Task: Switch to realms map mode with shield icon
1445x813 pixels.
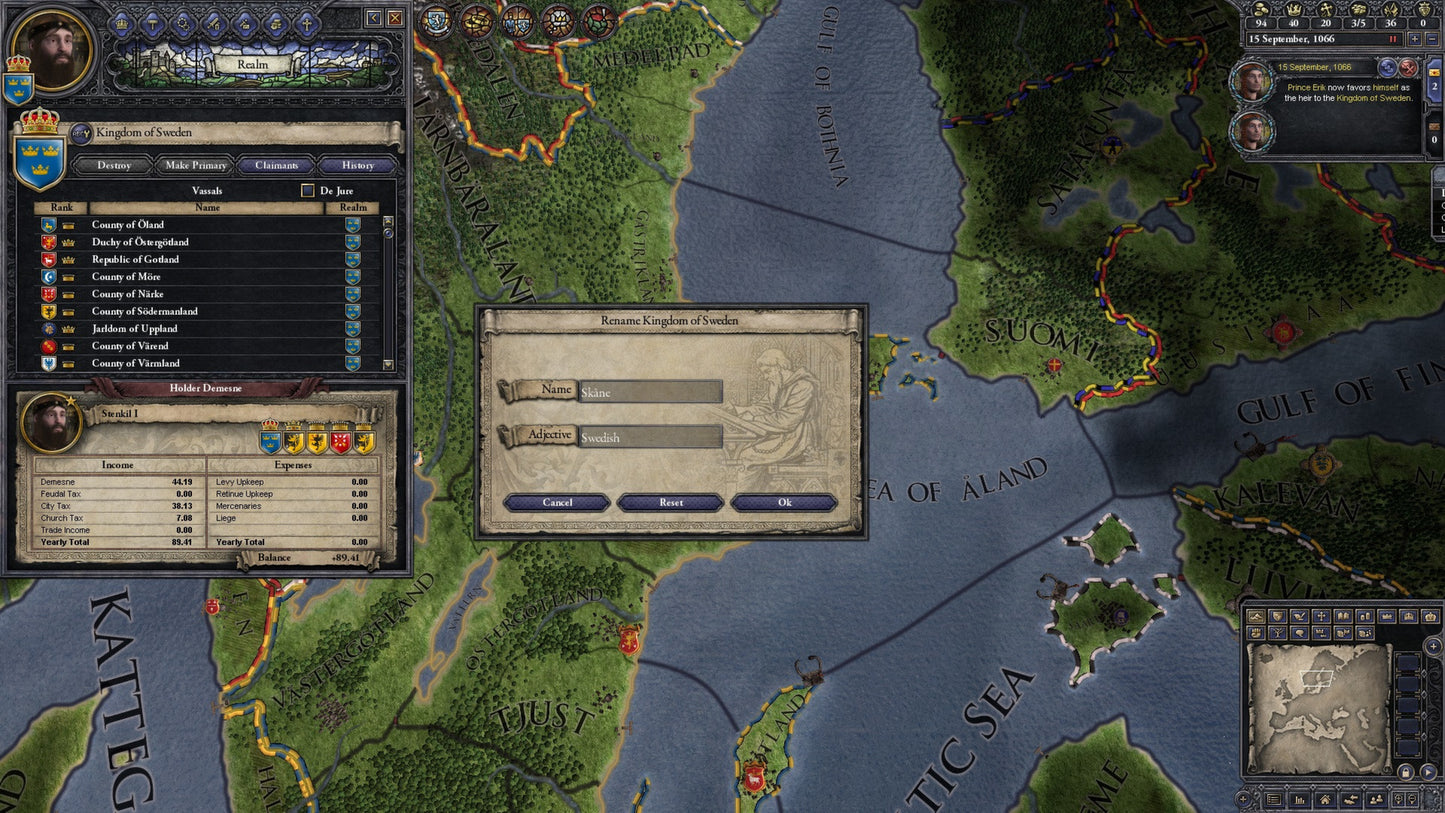Action: [1276, 616]
